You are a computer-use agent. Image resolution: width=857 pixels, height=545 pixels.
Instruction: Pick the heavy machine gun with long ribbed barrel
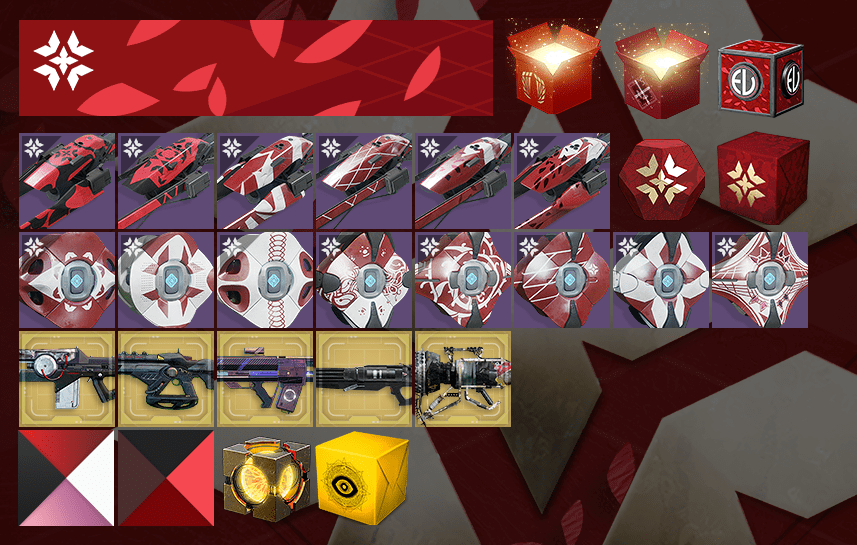click(363, 379)
